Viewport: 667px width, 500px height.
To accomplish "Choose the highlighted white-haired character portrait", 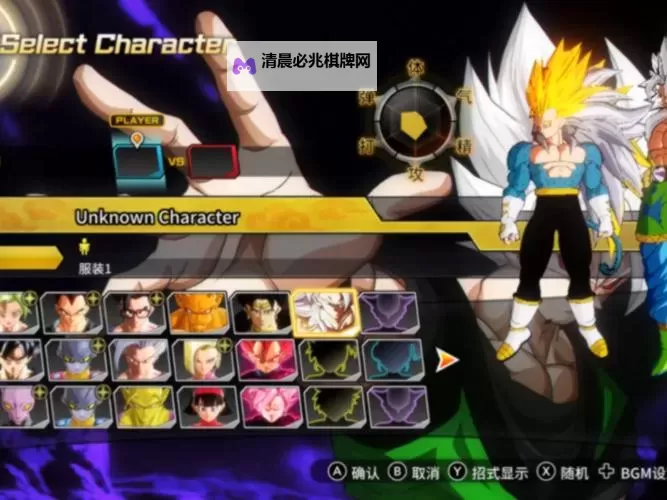I will coord(324,312).
